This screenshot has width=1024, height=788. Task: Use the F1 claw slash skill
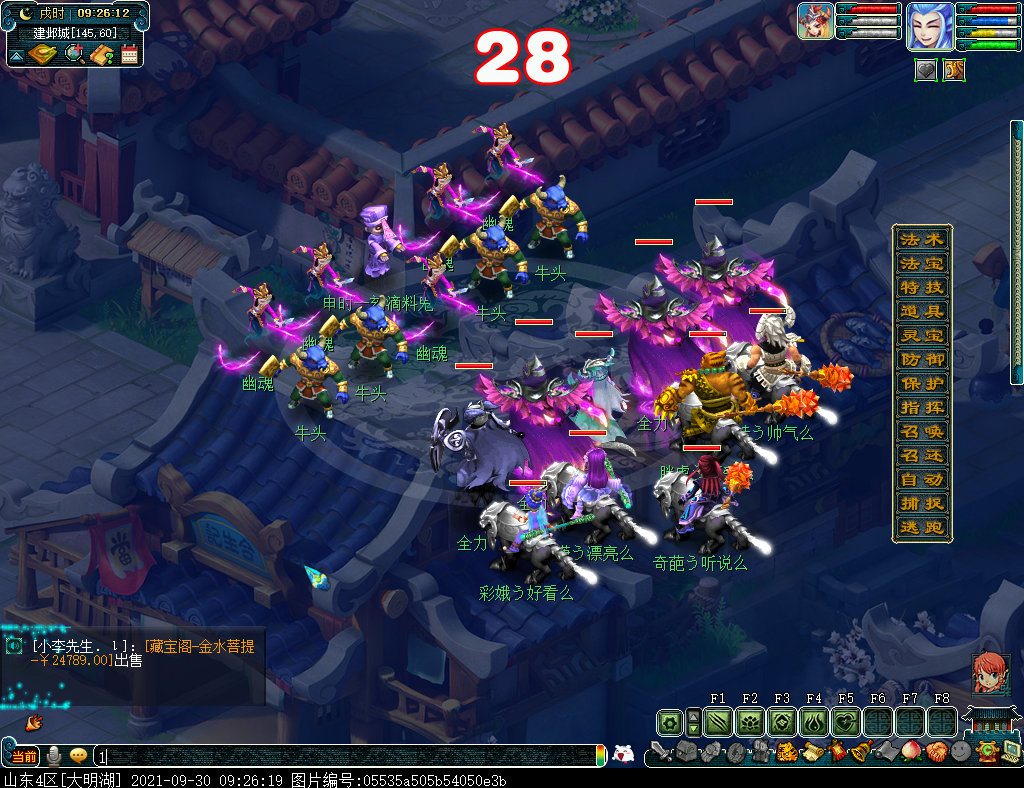(718, 722)
